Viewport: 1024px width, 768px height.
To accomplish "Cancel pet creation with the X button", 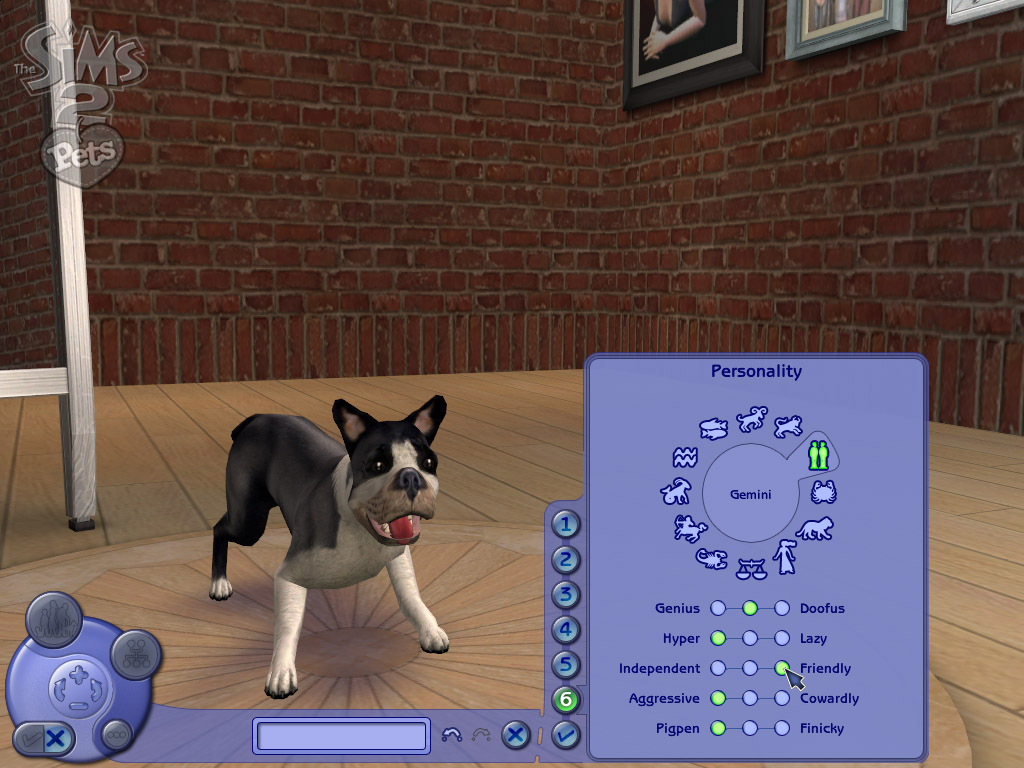I will click(515, 736).
